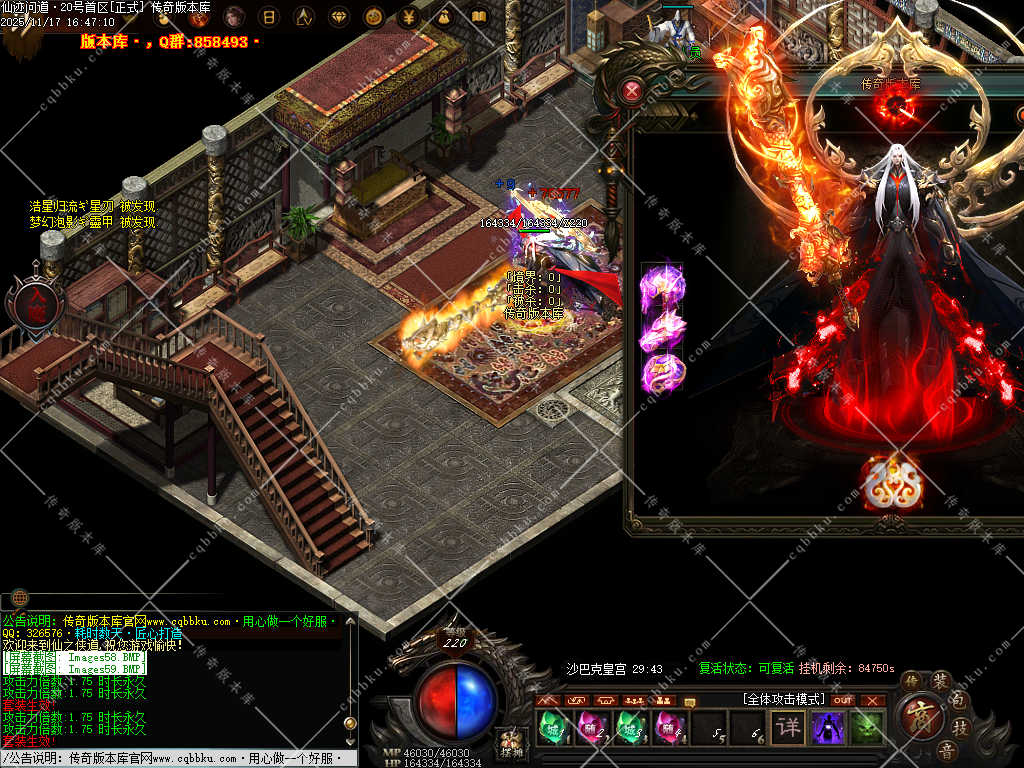The image size is (1024, 768).
Task: Activate the purple figure skill icon
Action: pos(828,727)
